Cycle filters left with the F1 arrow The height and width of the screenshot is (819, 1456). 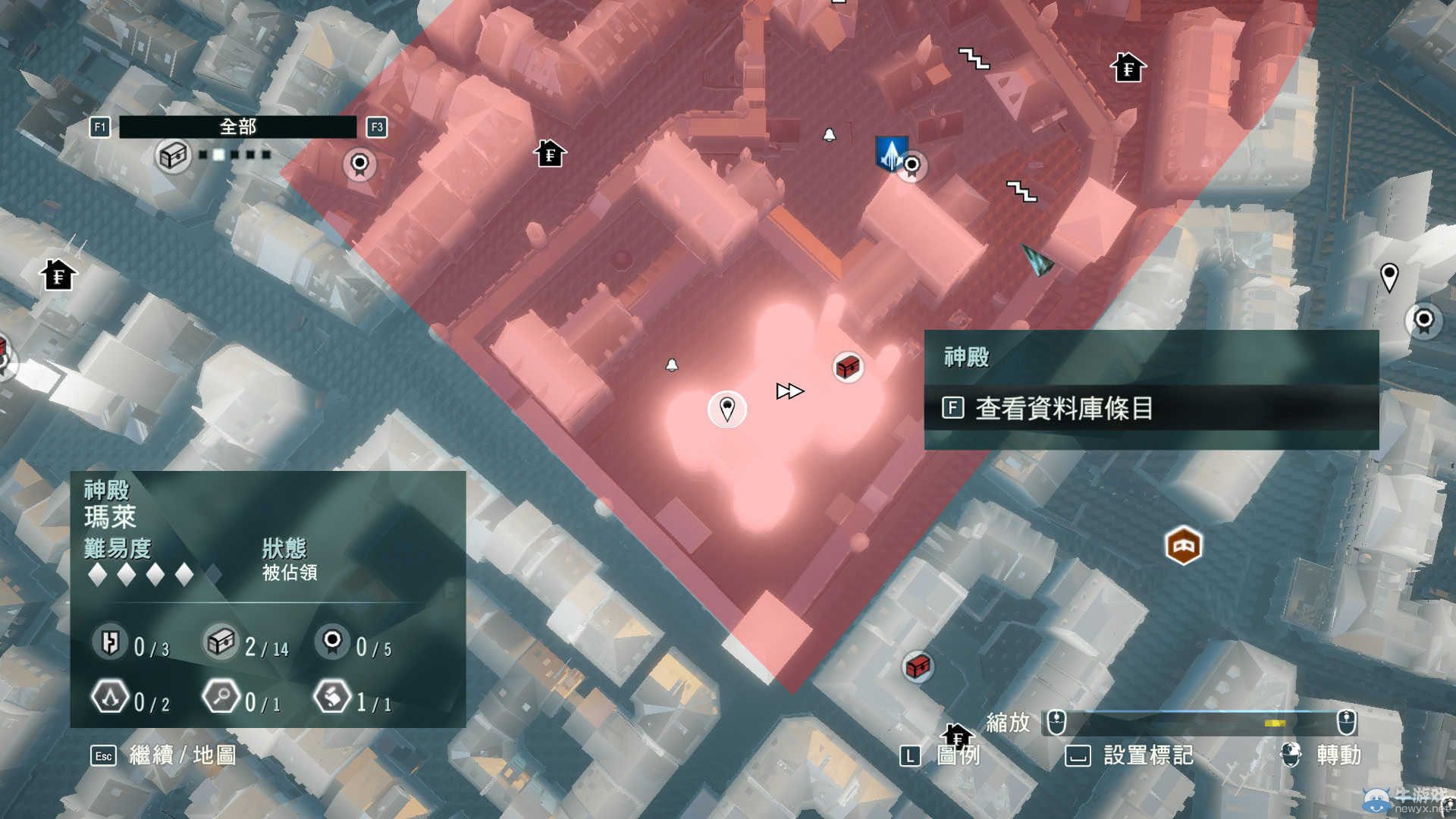[100, 127]
